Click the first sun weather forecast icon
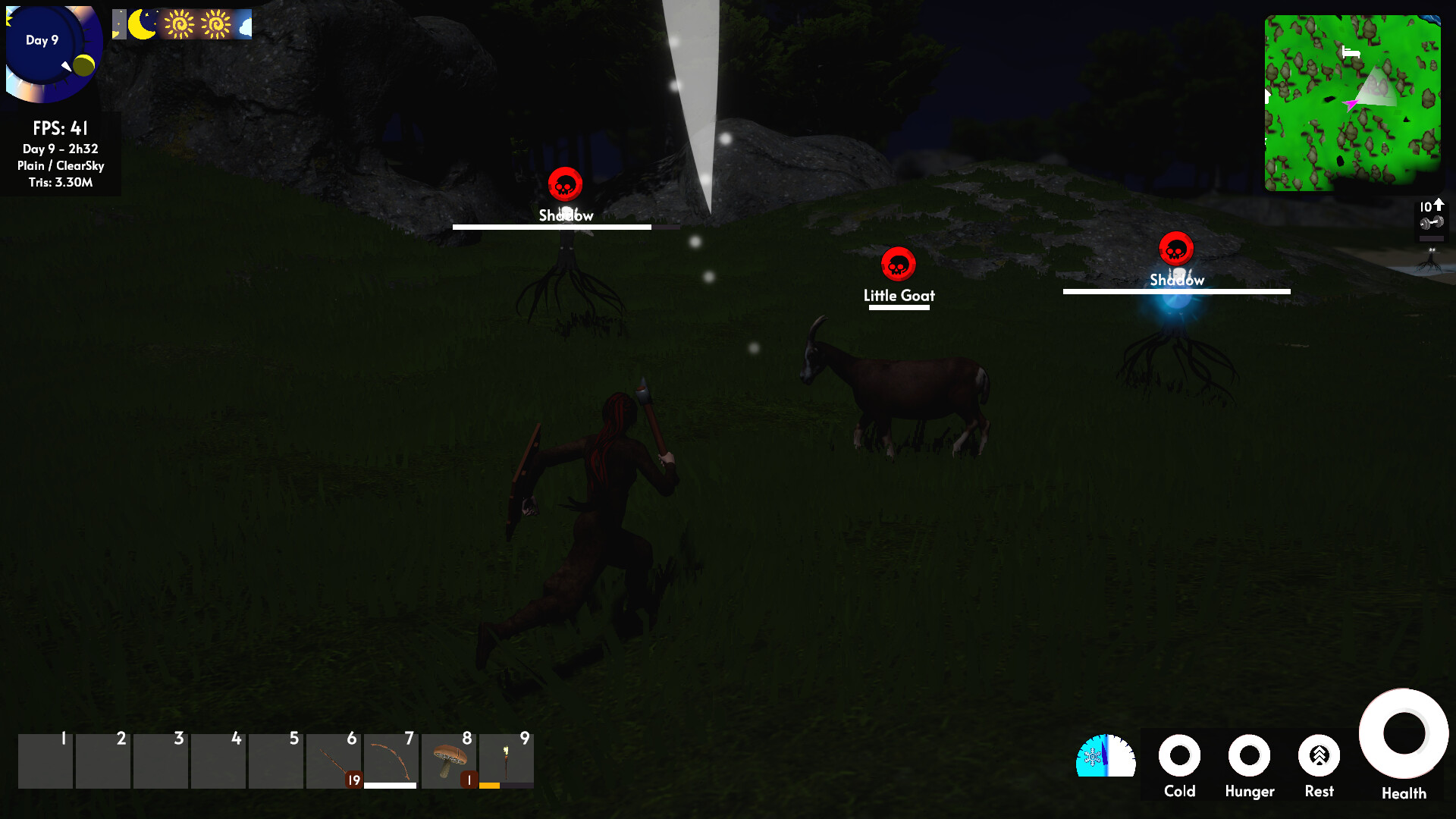The height and width of the screenshot is (819, 1456). tap(180, 24)
